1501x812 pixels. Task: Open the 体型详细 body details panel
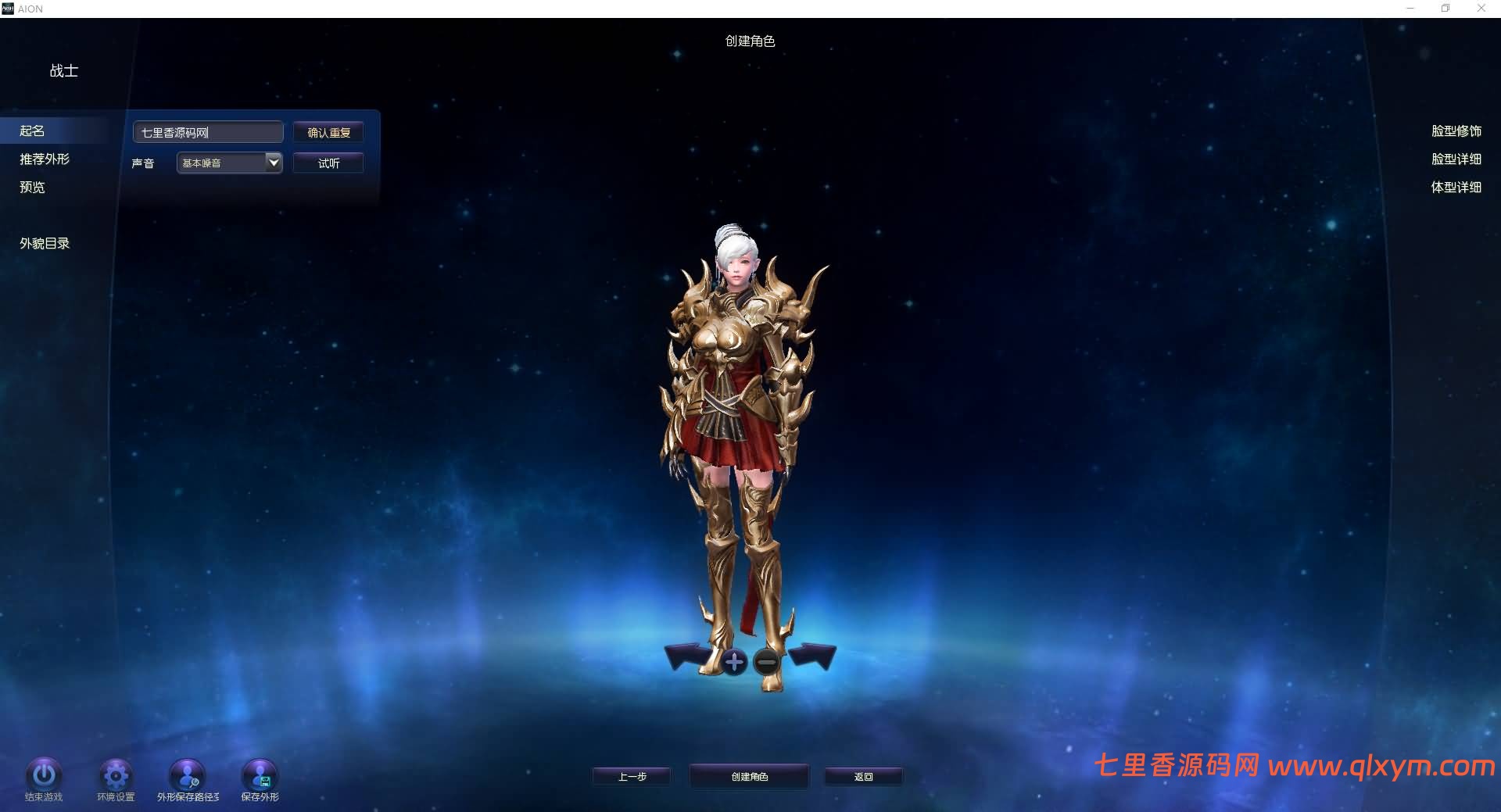[1457, 188]
